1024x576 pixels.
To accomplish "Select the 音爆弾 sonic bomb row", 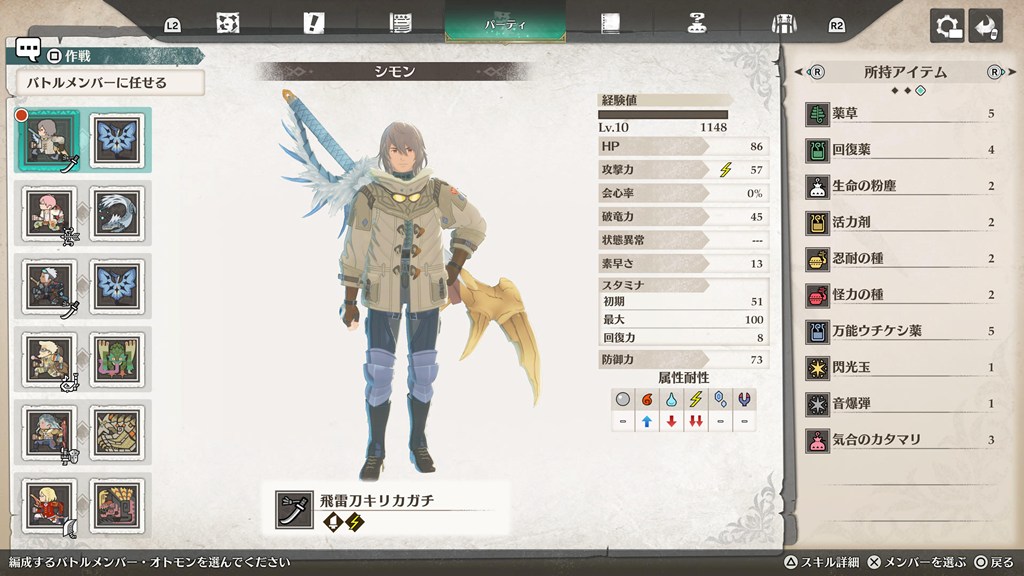I will point(900,403).
